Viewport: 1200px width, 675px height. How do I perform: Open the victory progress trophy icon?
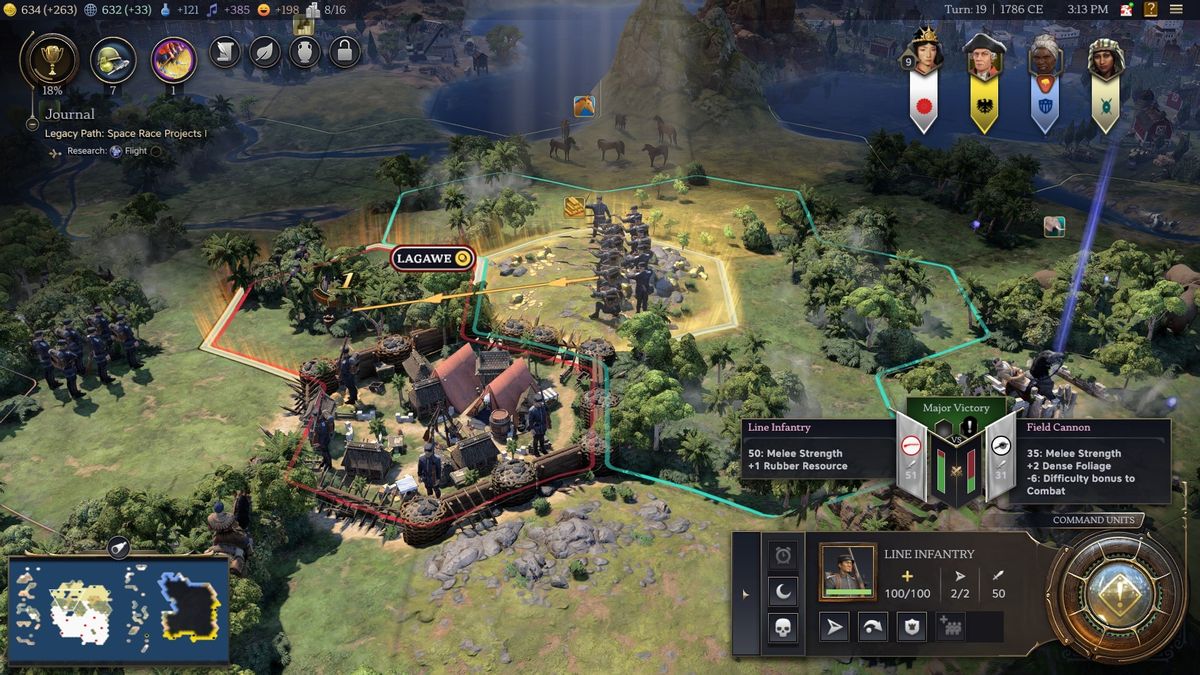47,58
